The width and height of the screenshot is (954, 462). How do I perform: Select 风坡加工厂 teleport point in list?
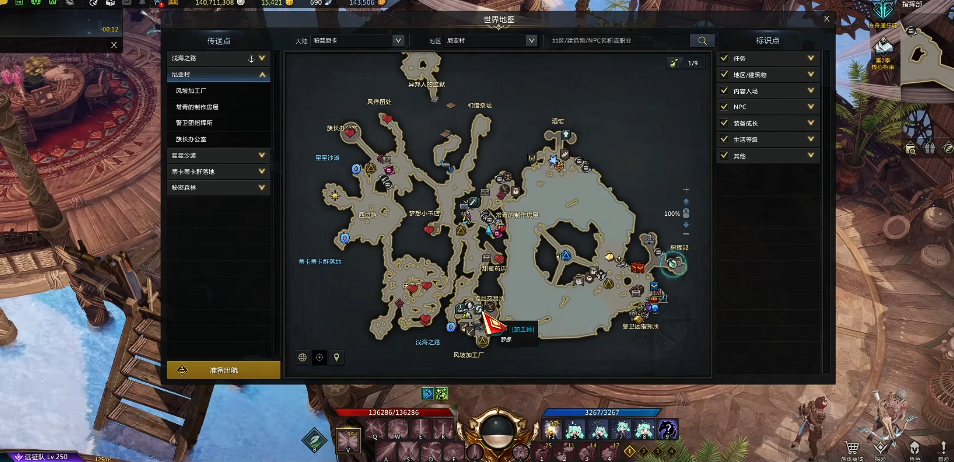point(195,90)
